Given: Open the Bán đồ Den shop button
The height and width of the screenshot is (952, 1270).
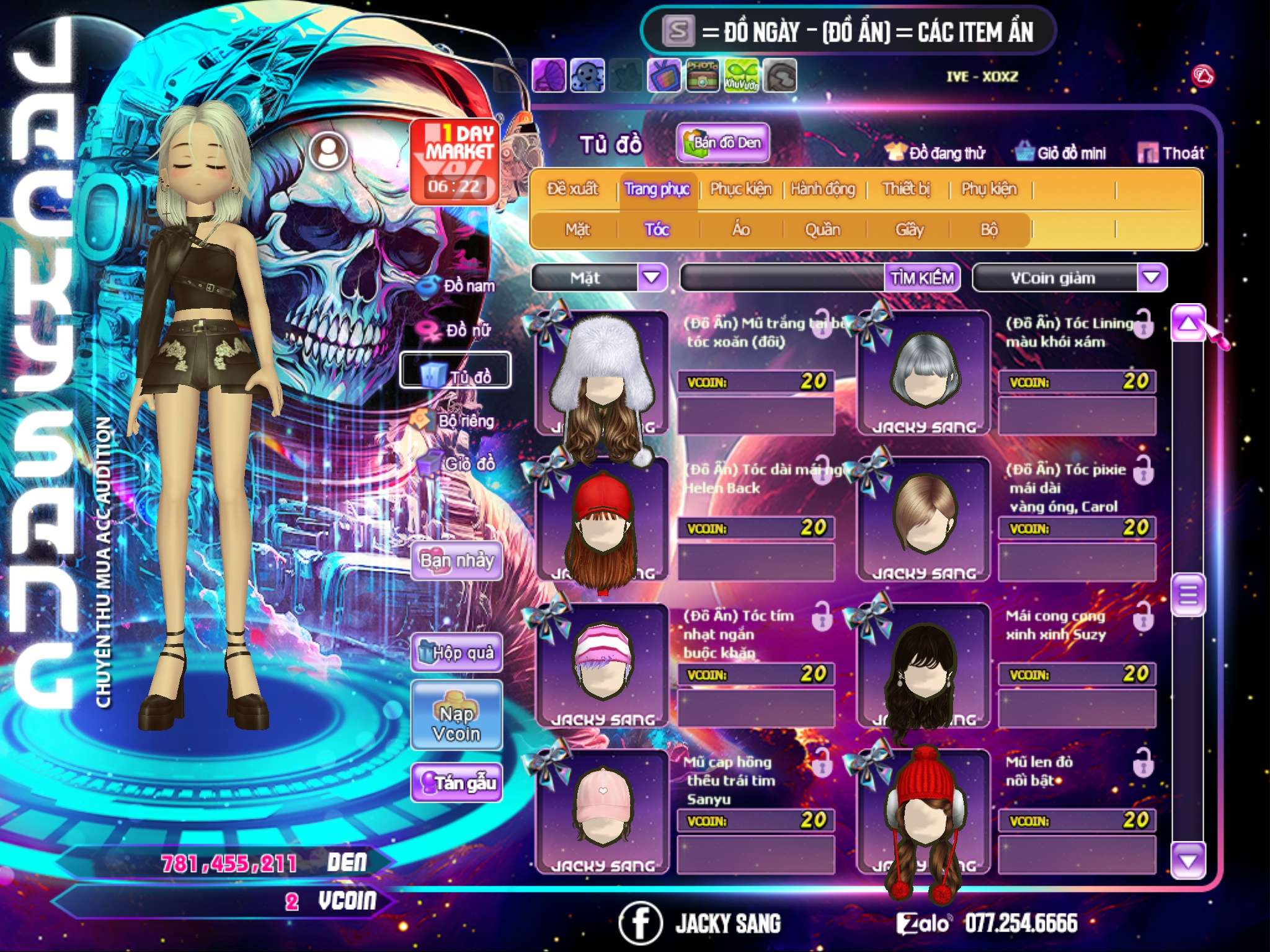Looking at the screenshot, I should [723, 143].
